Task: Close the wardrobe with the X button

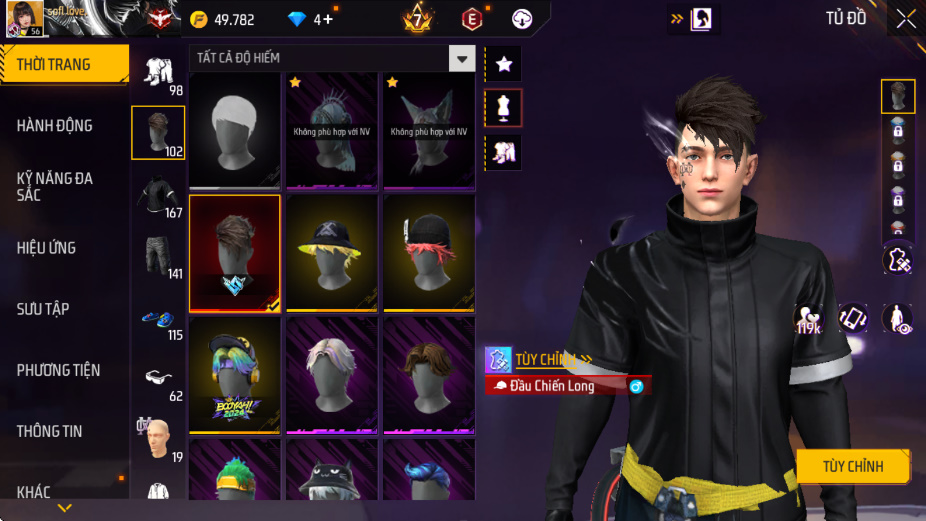Action: point(905,19)
